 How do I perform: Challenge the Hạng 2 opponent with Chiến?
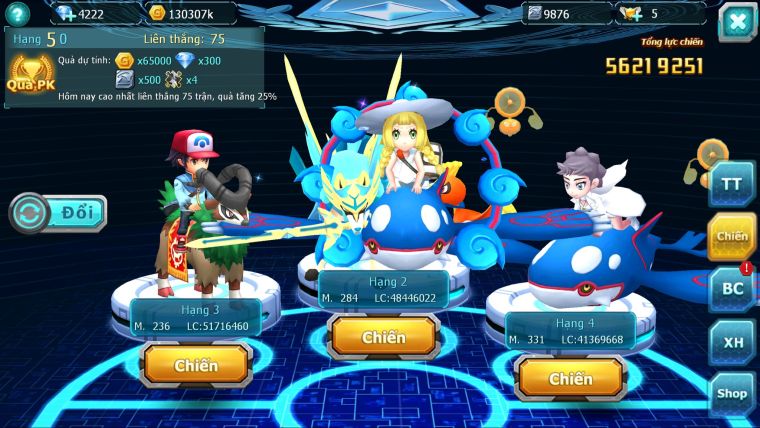[x=384, y=337]
